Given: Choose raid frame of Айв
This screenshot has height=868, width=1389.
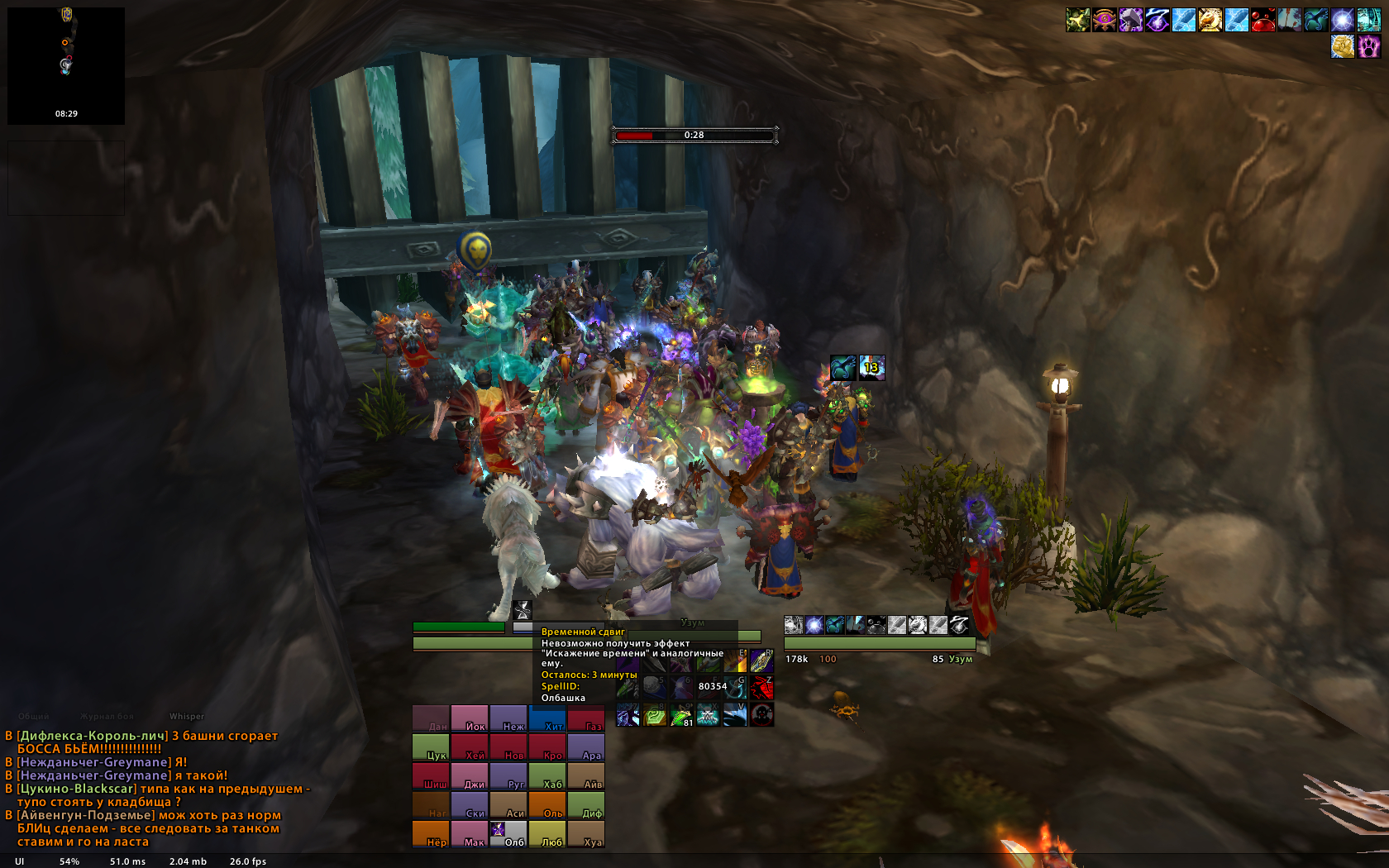Looking at the screenshot, I should 585,776.
